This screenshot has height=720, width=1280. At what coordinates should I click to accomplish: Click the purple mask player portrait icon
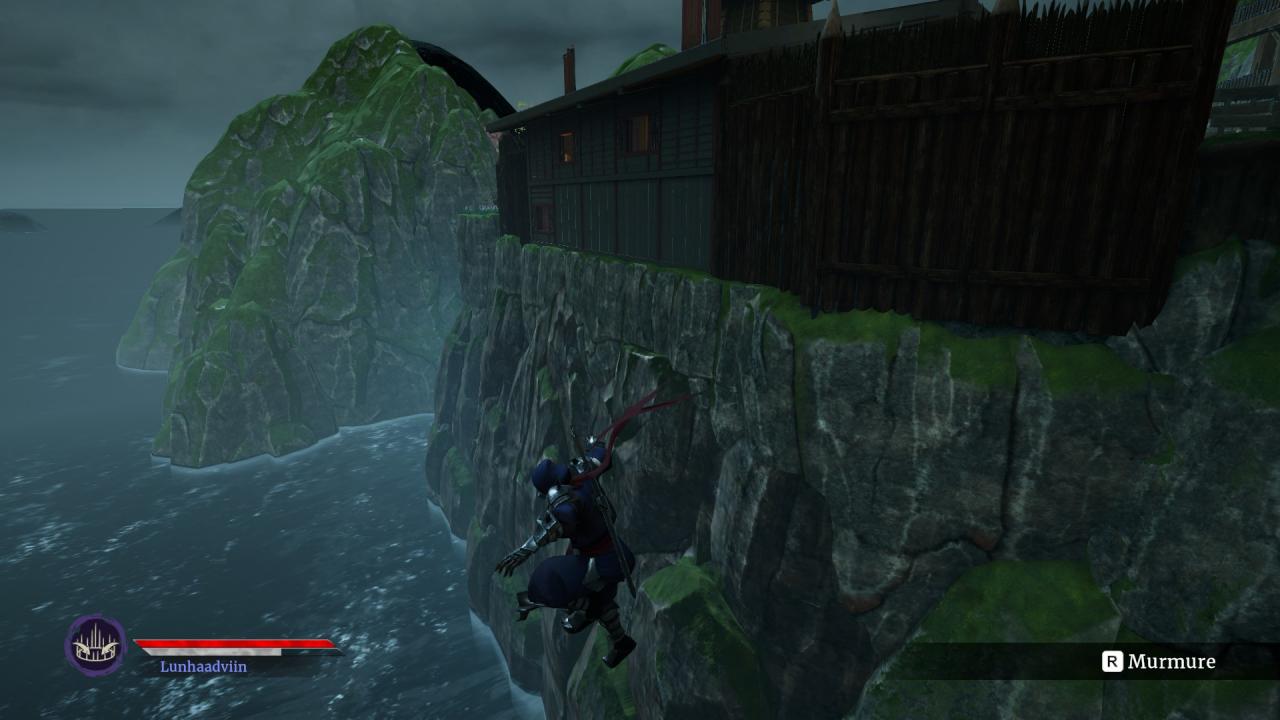tap(96, 645)
